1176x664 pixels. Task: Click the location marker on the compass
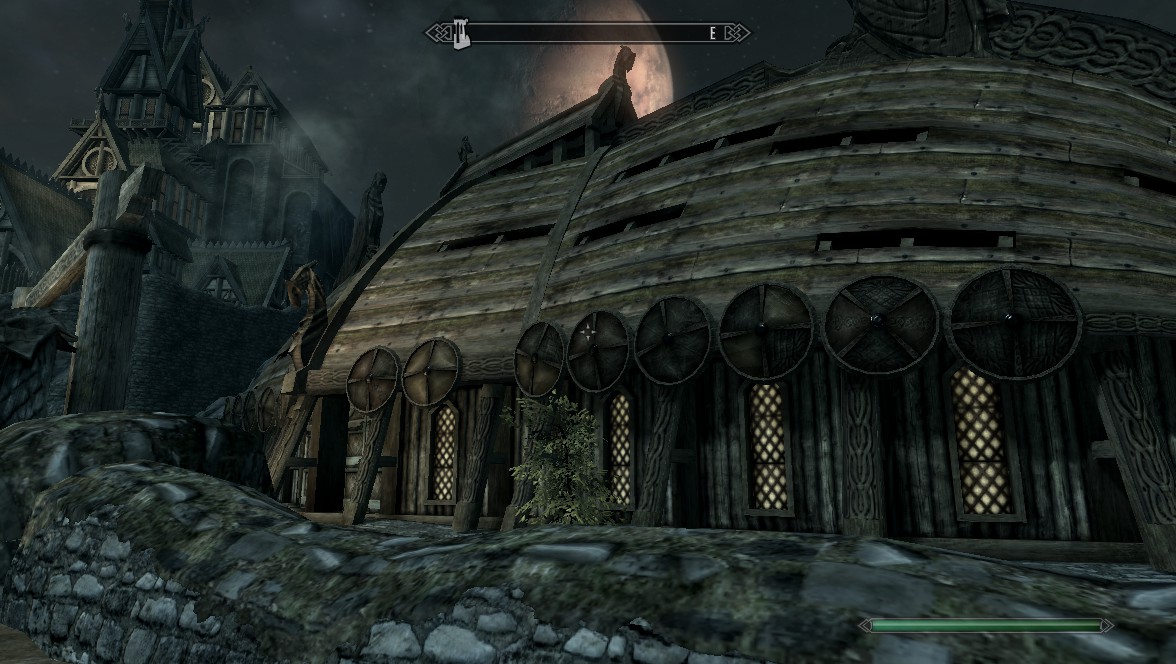[x=461, y=33]
